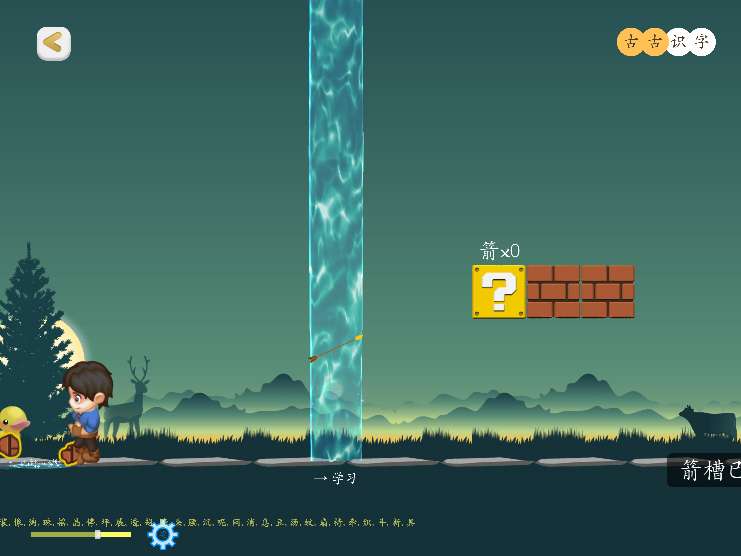Click the 古古识字 logo badge
This screenshot has height=556, width=741.
[x=666, y=42]
